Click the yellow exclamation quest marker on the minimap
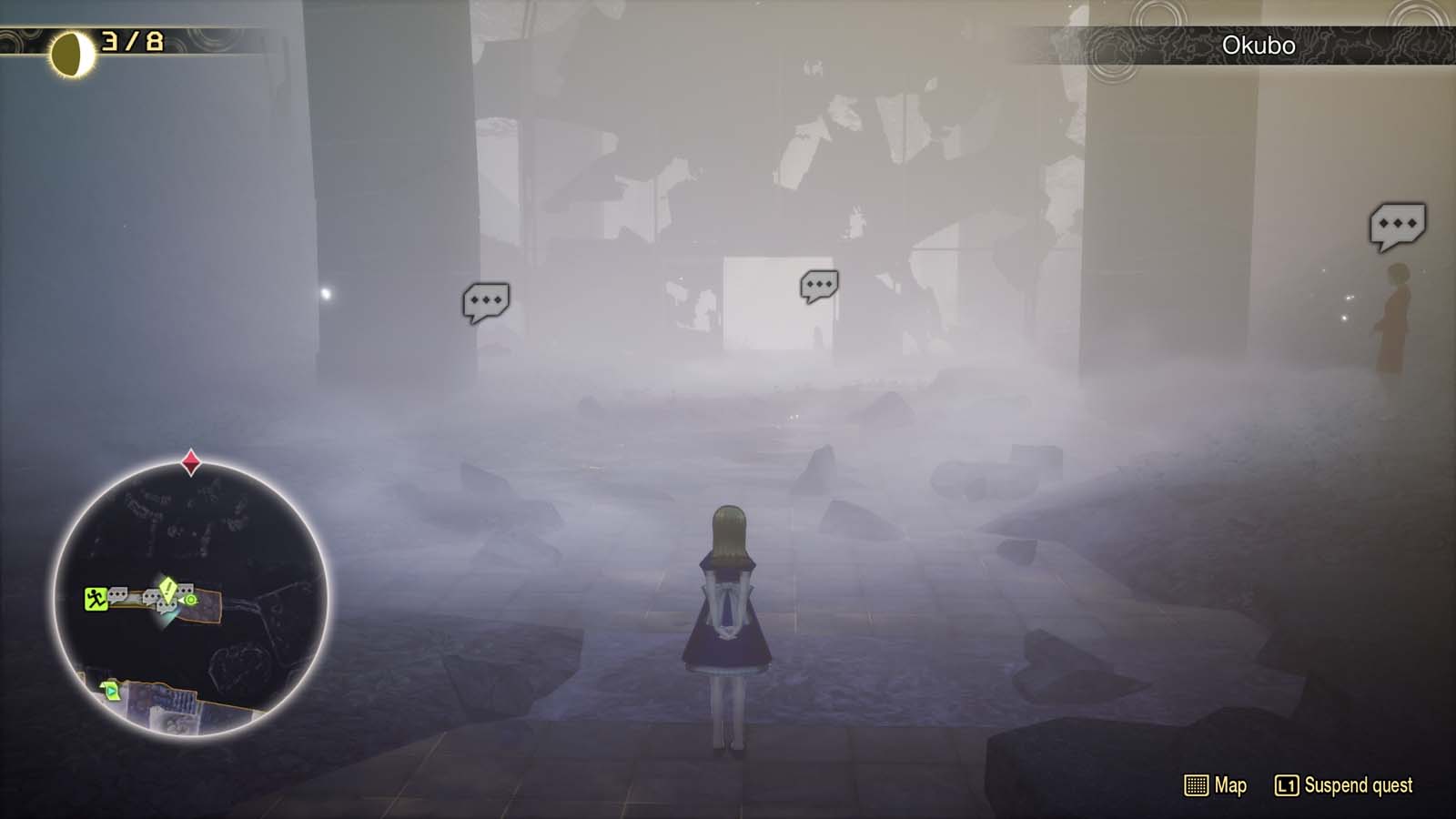This screenshot has height=819, width=1456. pyautogui.click(x=168, y=591)
